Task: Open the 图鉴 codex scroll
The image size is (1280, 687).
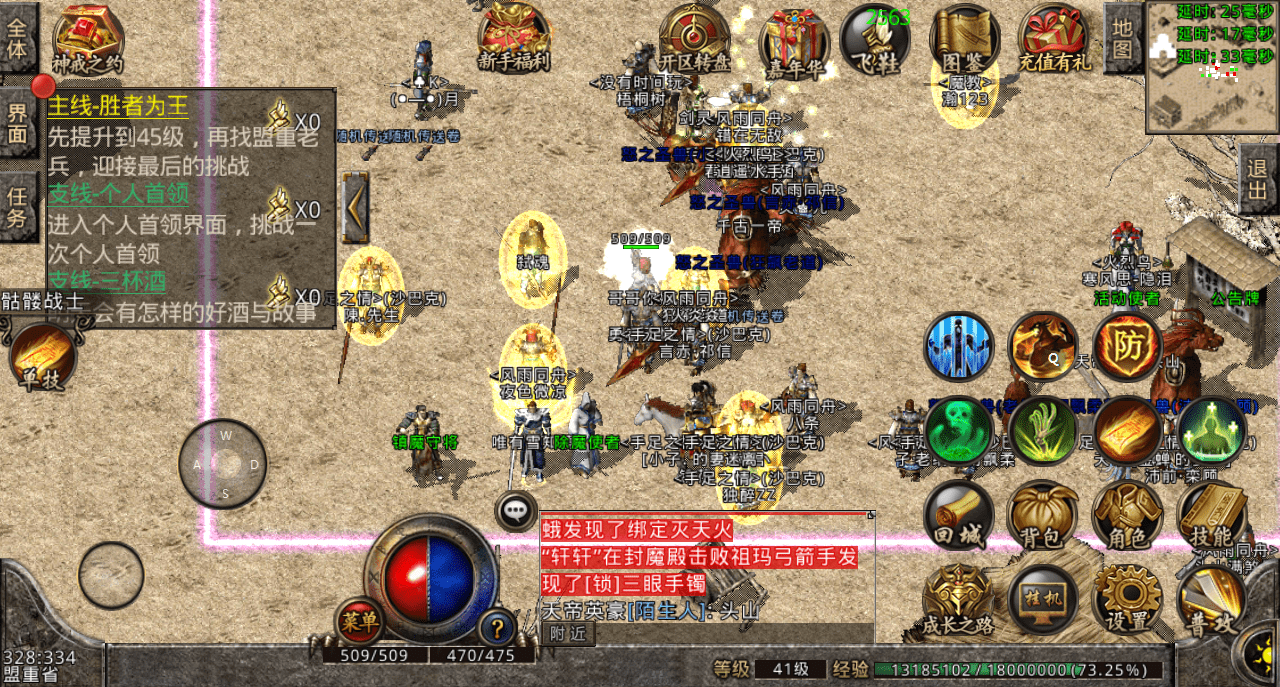Action: [x=965, y=38]
